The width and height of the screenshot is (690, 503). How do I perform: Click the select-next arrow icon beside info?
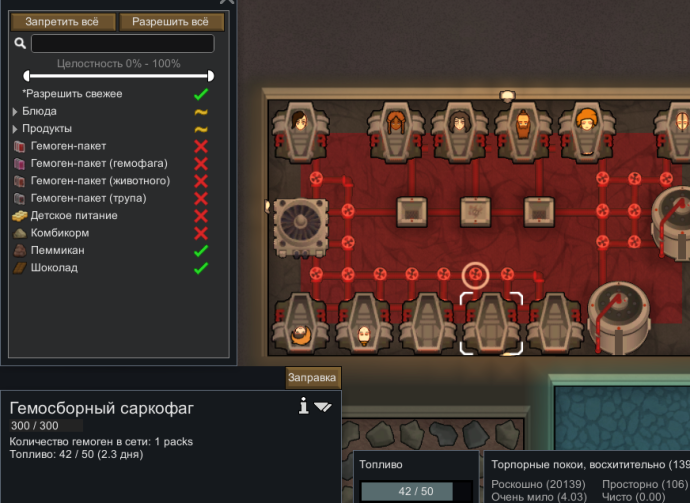[x=323, y=407]
